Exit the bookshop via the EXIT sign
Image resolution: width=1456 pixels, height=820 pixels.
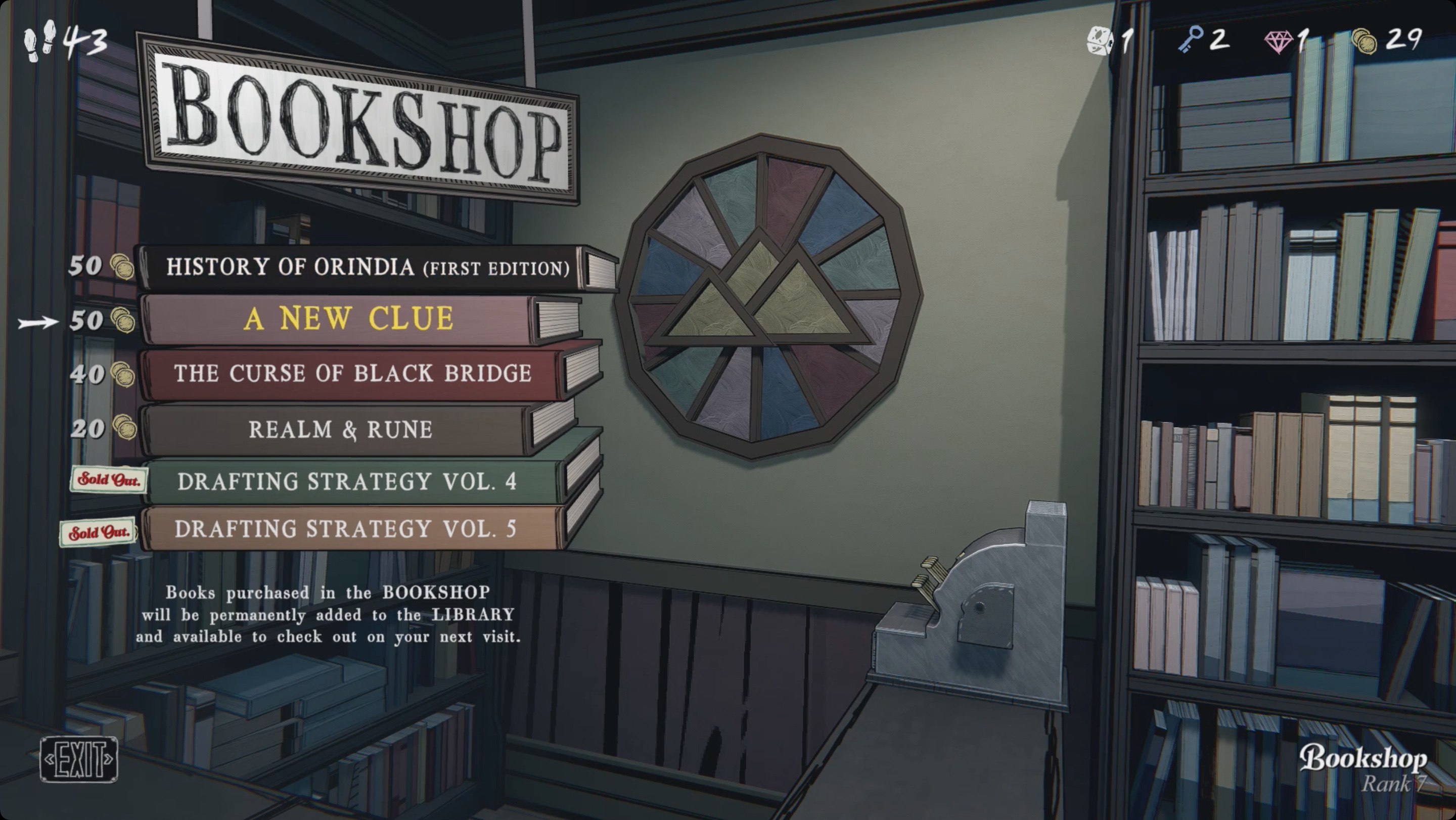point(78,759)
